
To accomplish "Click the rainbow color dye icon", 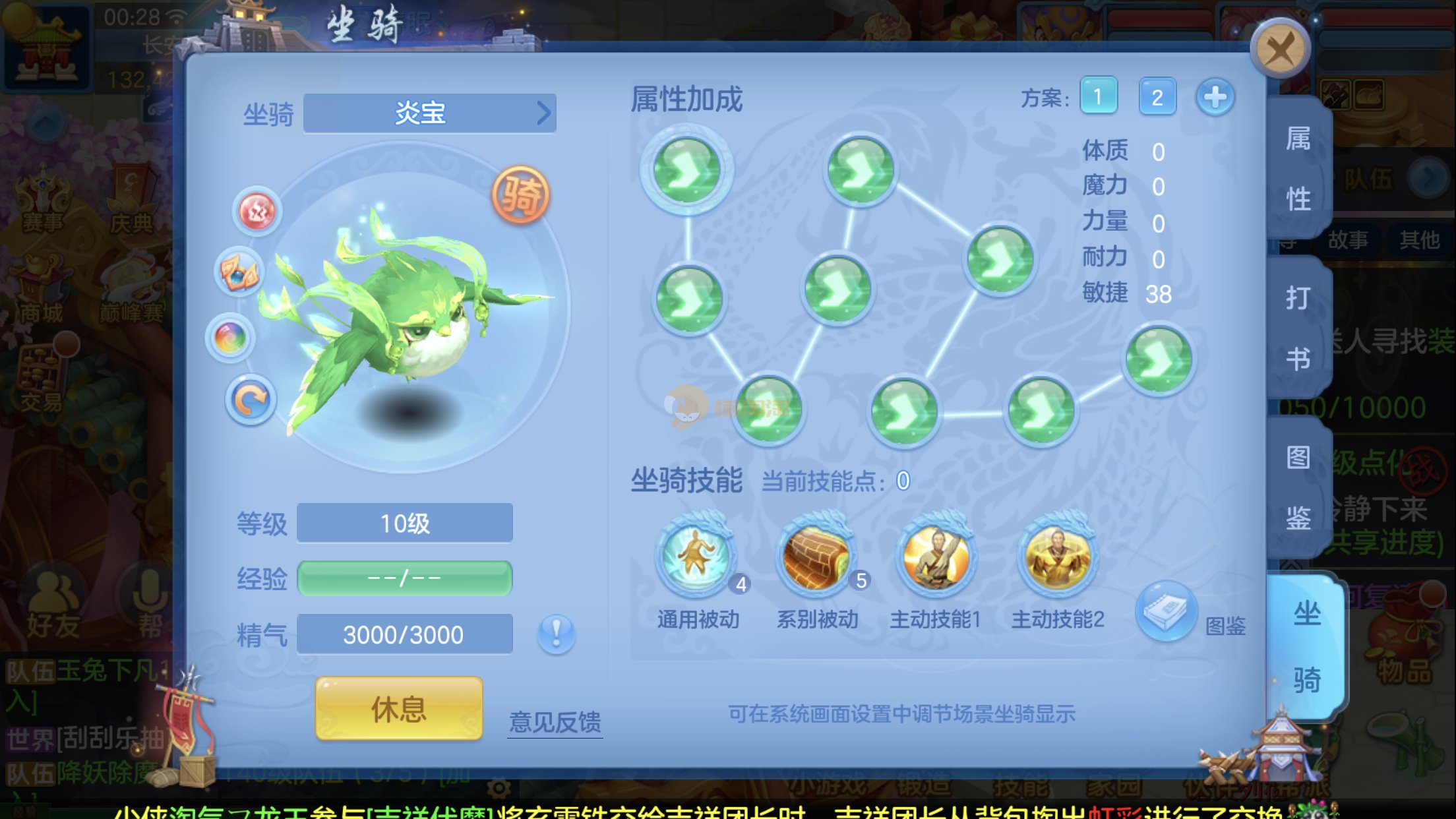I will click(230, 338).
